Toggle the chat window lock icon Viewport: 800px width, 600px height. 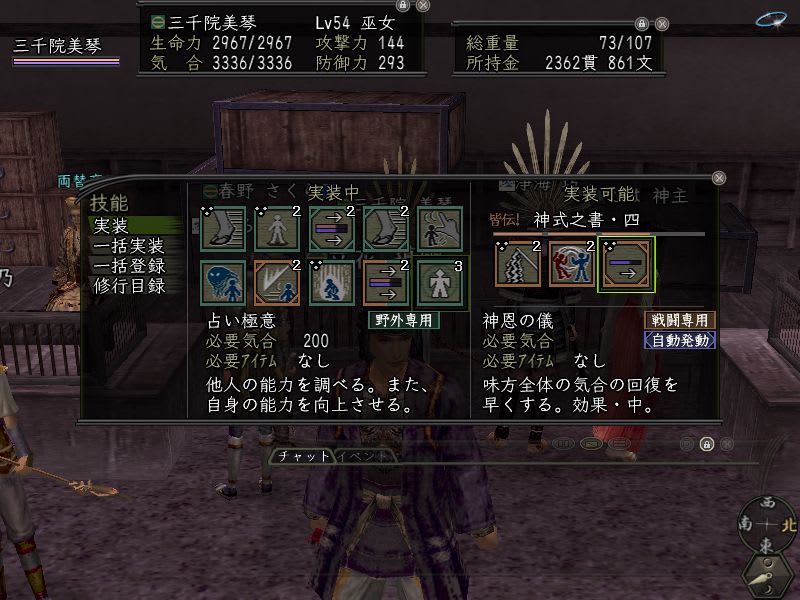click(706, 444)
